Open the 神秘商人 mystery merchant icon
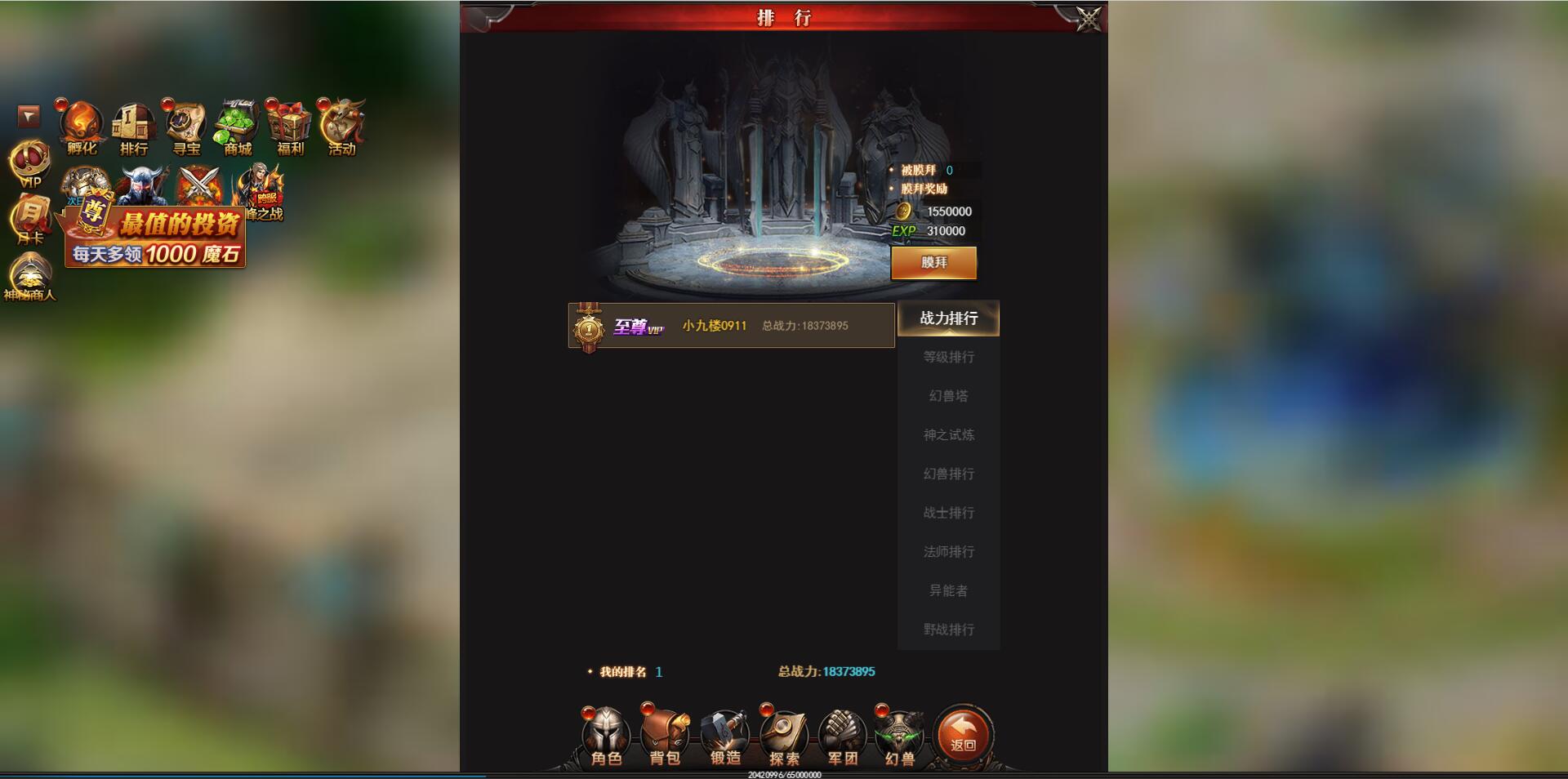1568x779 pixels. coord(31,276)
